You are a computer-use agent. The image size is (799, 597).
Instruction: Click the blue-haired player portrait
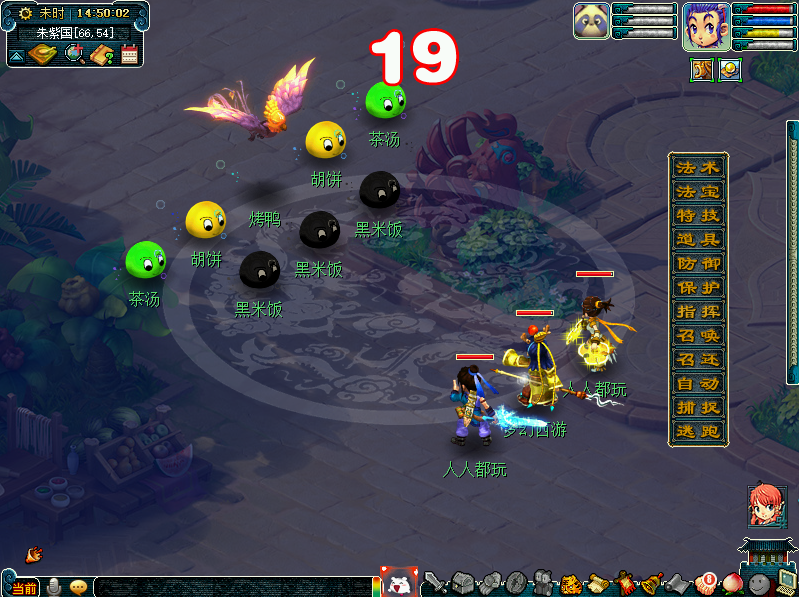point(705,25)
